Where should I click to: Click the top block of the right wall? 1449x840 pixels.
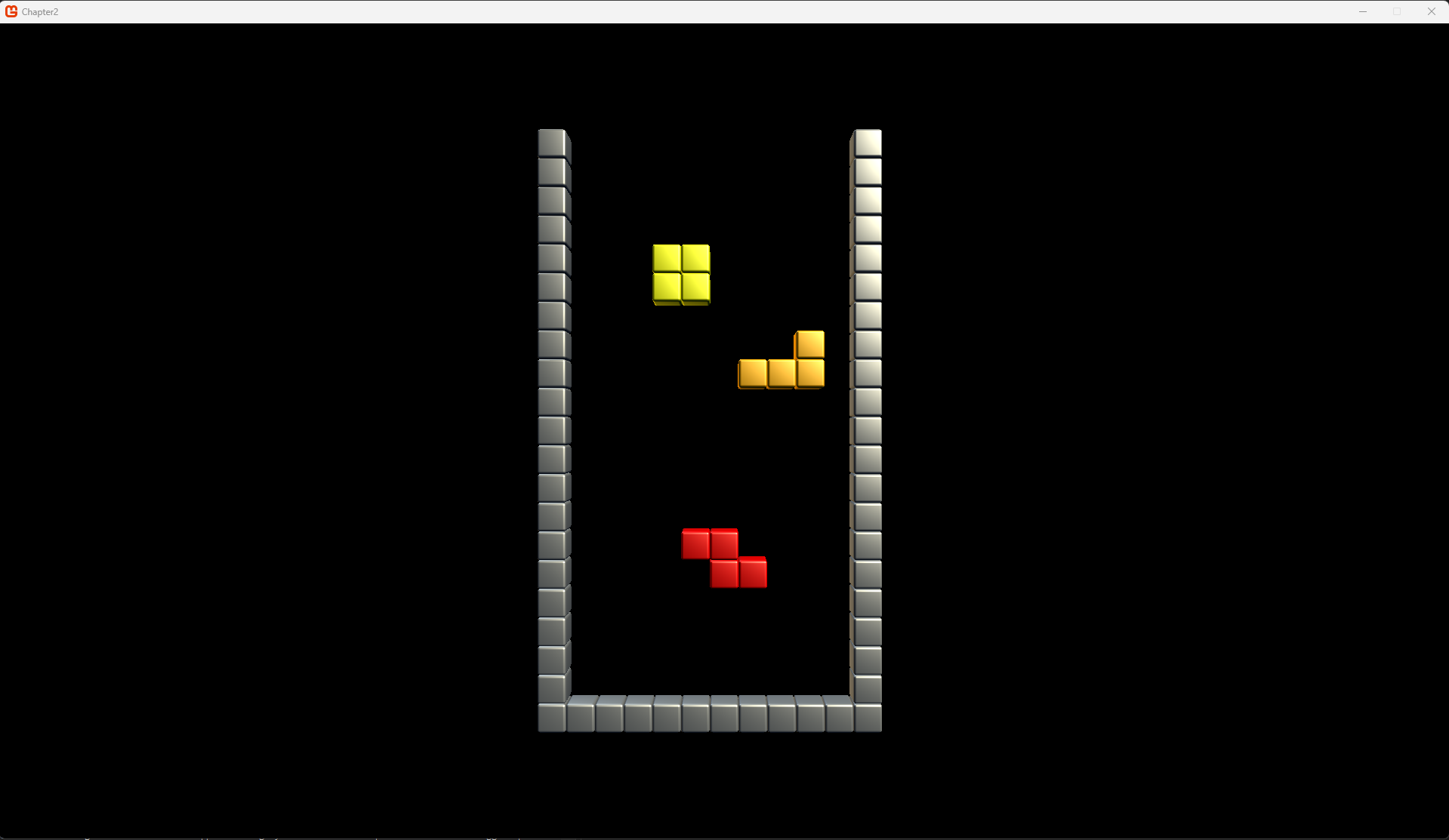coord(867,143)
